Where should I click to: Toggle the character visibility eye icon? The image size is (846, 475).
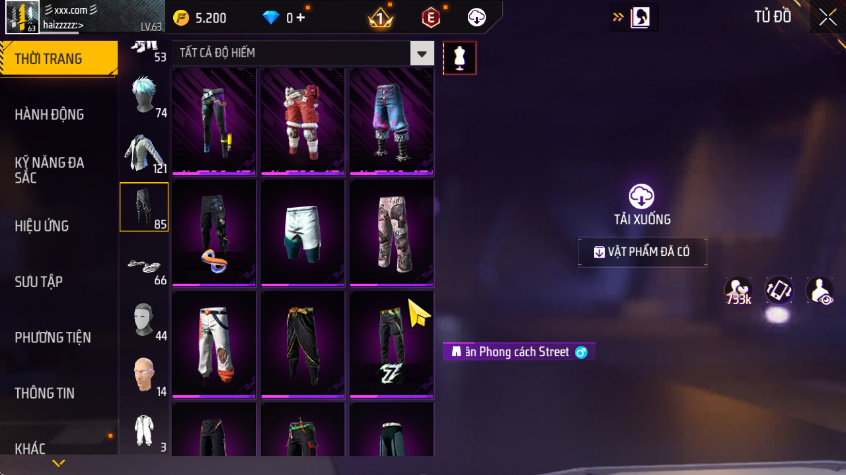820,291
